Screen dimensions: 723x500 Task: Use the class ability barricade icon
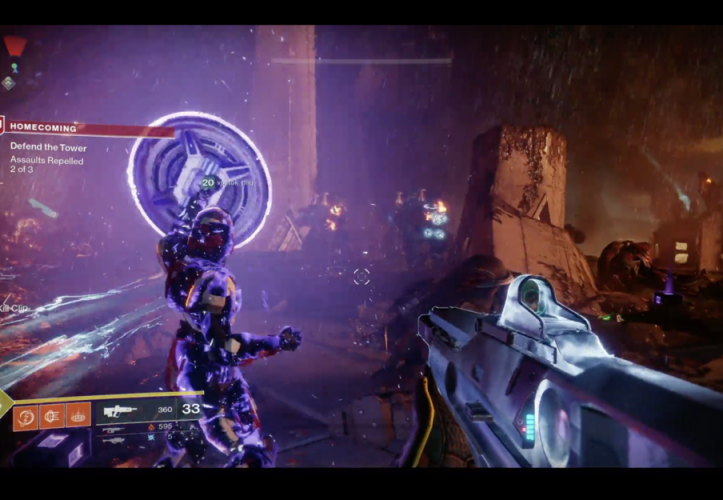pos(78,415)
